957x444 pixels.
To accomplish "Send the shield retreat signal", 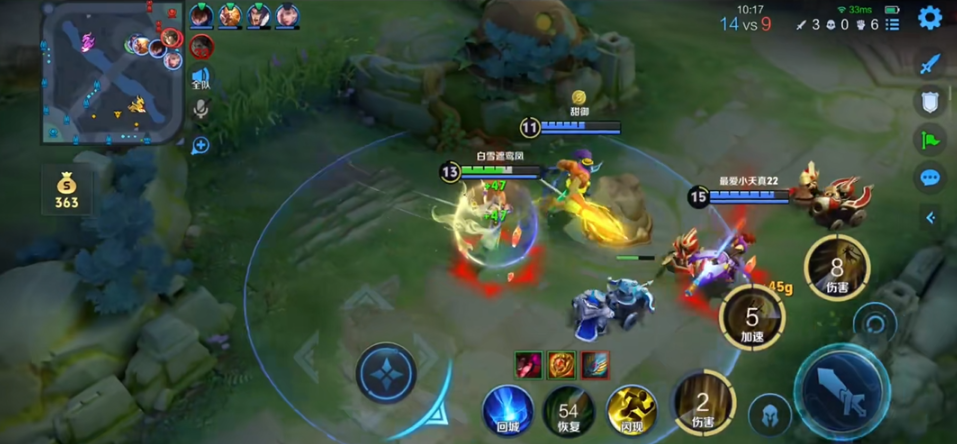I will click(x=930, y=101).
